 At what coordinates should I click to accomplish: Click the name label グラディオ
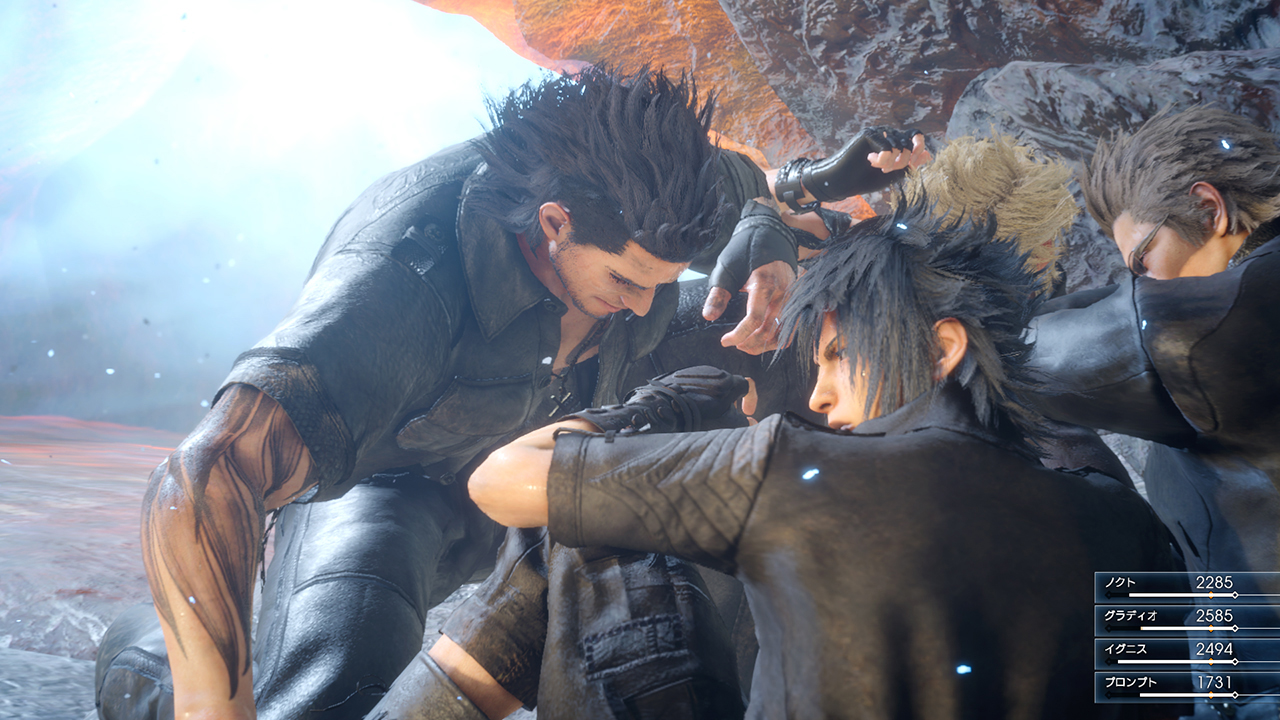pyautogui.click(x=1131, y=614)
